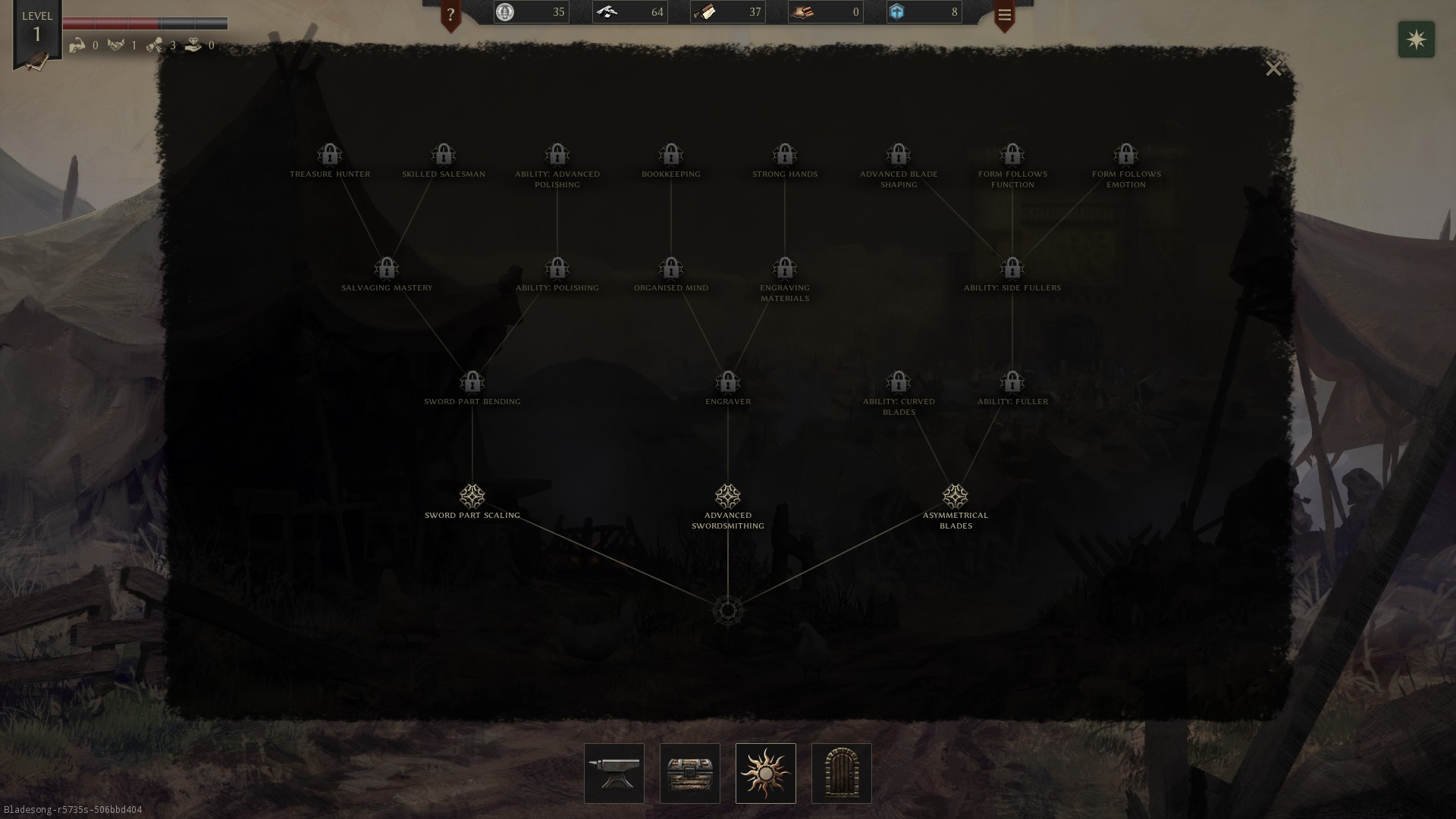Unlock the Sword Part Scaling skill

pos(472,497)
